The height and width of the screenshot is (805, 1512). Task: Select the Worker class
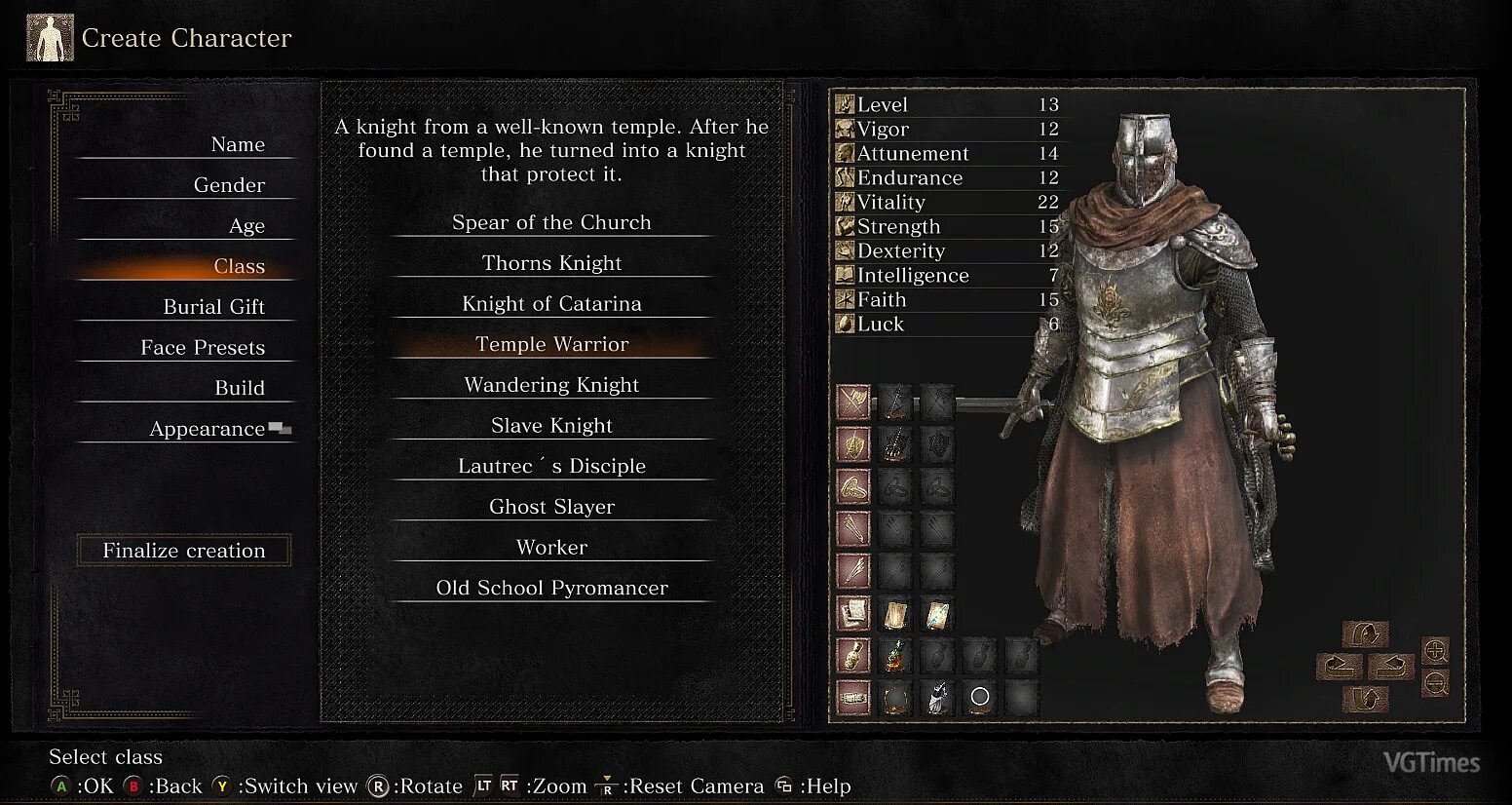pyautogui.click(x=551, y=548)
